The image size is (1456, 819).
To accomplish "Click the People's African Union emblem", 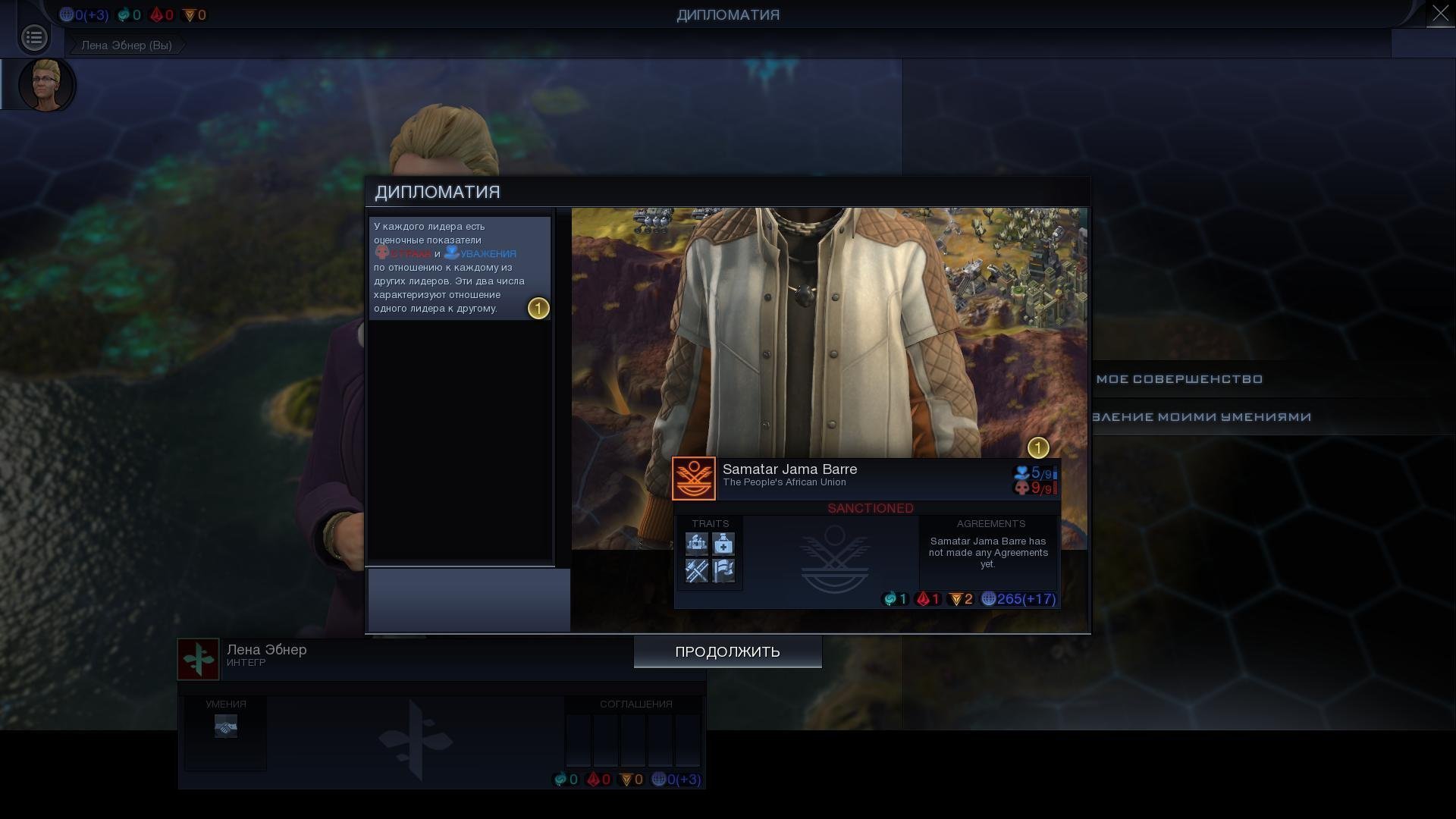I will [694, 479].
